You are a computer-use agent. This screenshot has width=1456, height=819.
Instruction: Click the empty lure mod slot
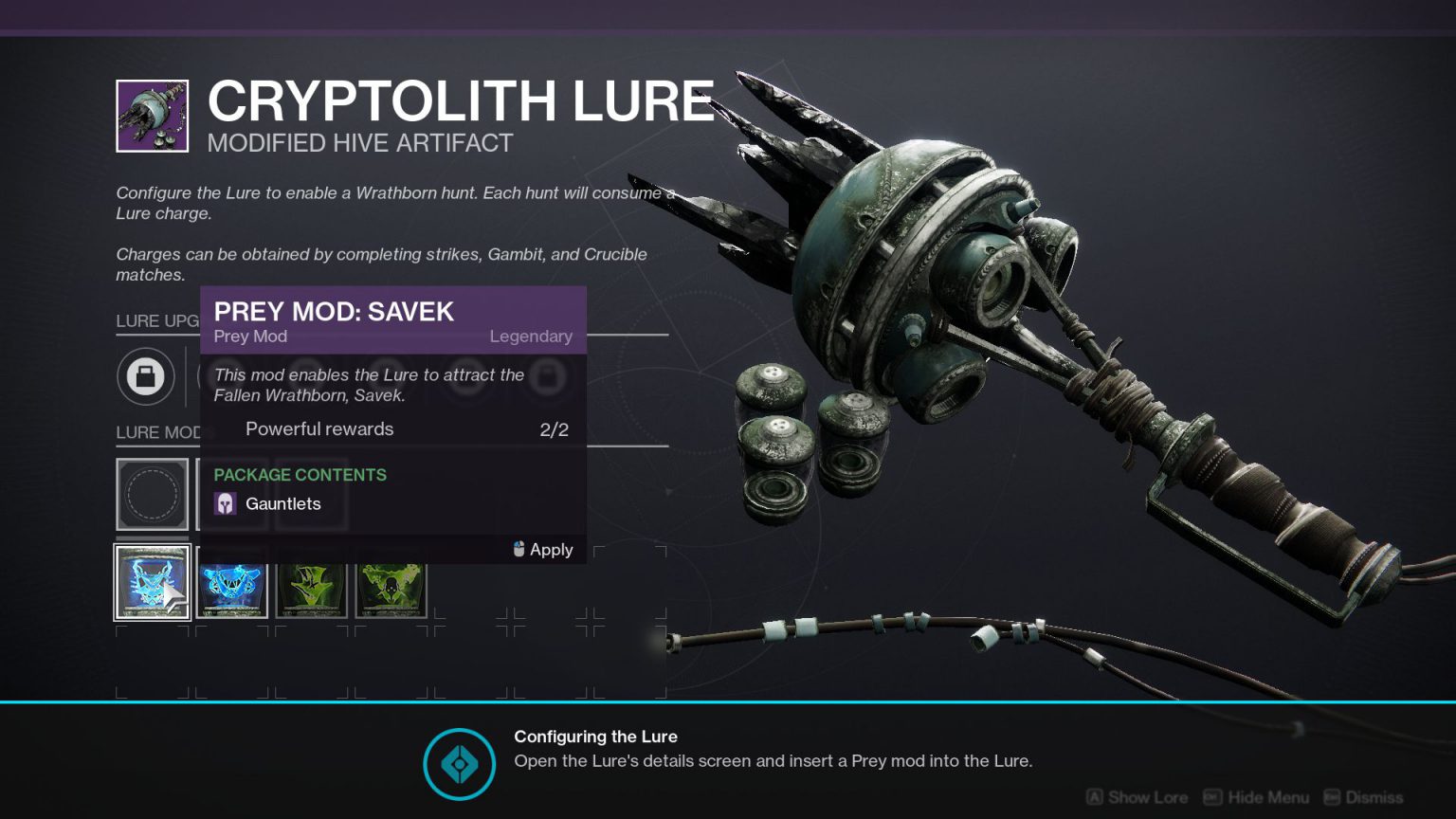pos(152,494)
